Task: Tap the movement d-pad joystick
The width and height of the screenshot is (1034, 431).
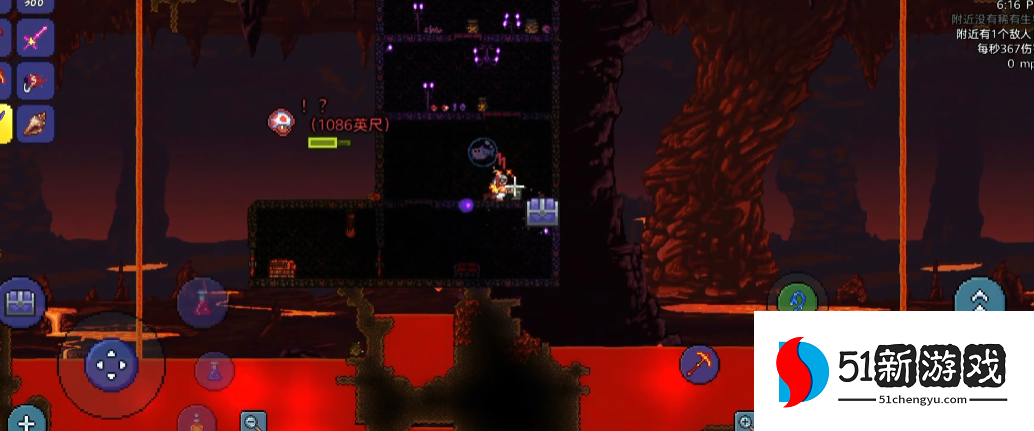Action: click(x=110, y=364)
